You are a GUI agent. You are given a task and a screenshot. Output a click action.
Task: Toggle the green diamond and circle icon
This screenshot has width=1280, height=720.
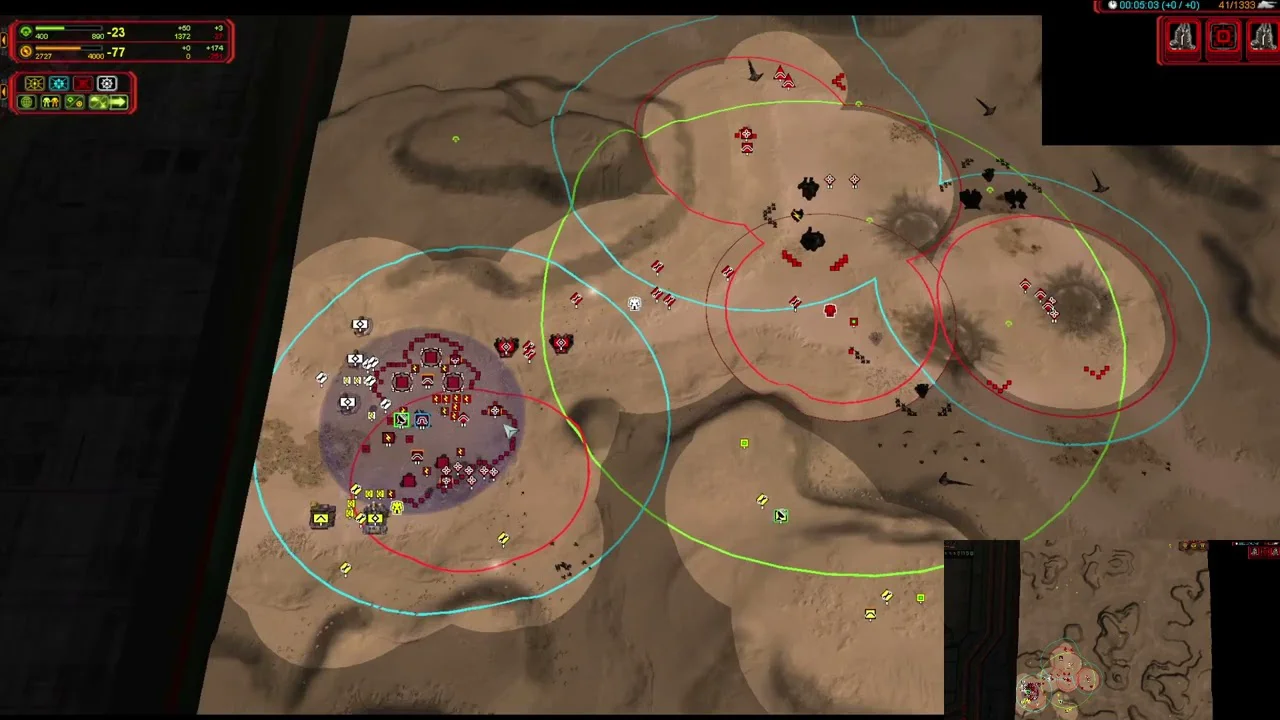pos(74,102)
